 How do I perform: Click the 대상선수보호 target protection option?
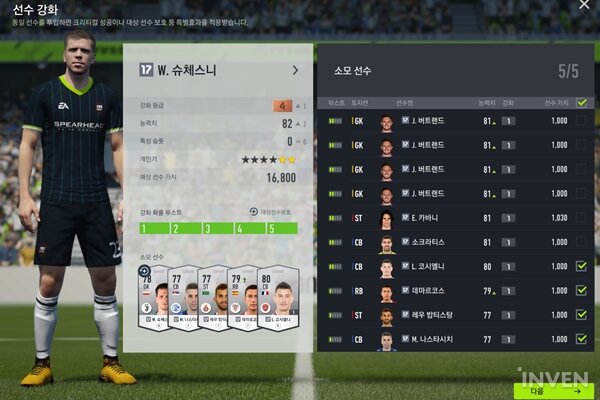click(x=272, y=212)
